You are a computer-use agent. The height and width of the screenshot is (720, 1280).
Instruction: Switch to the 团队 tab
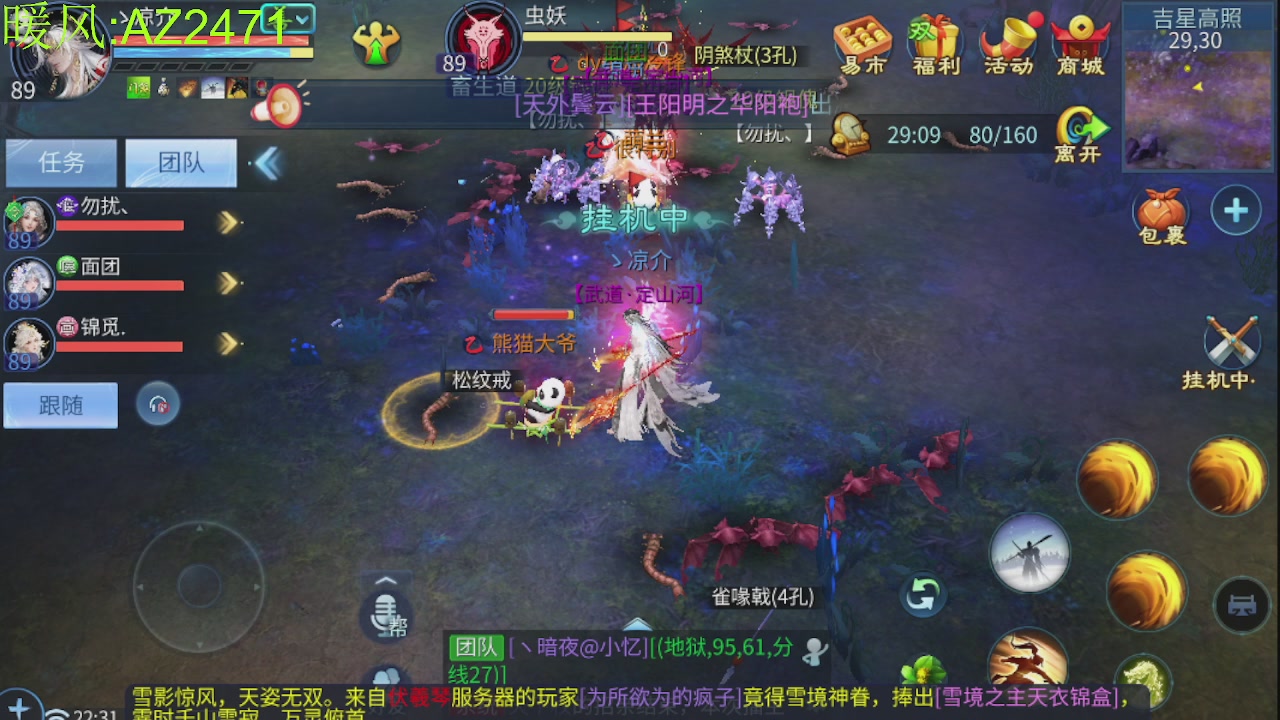pyautogui.click(x=179, y=163)
